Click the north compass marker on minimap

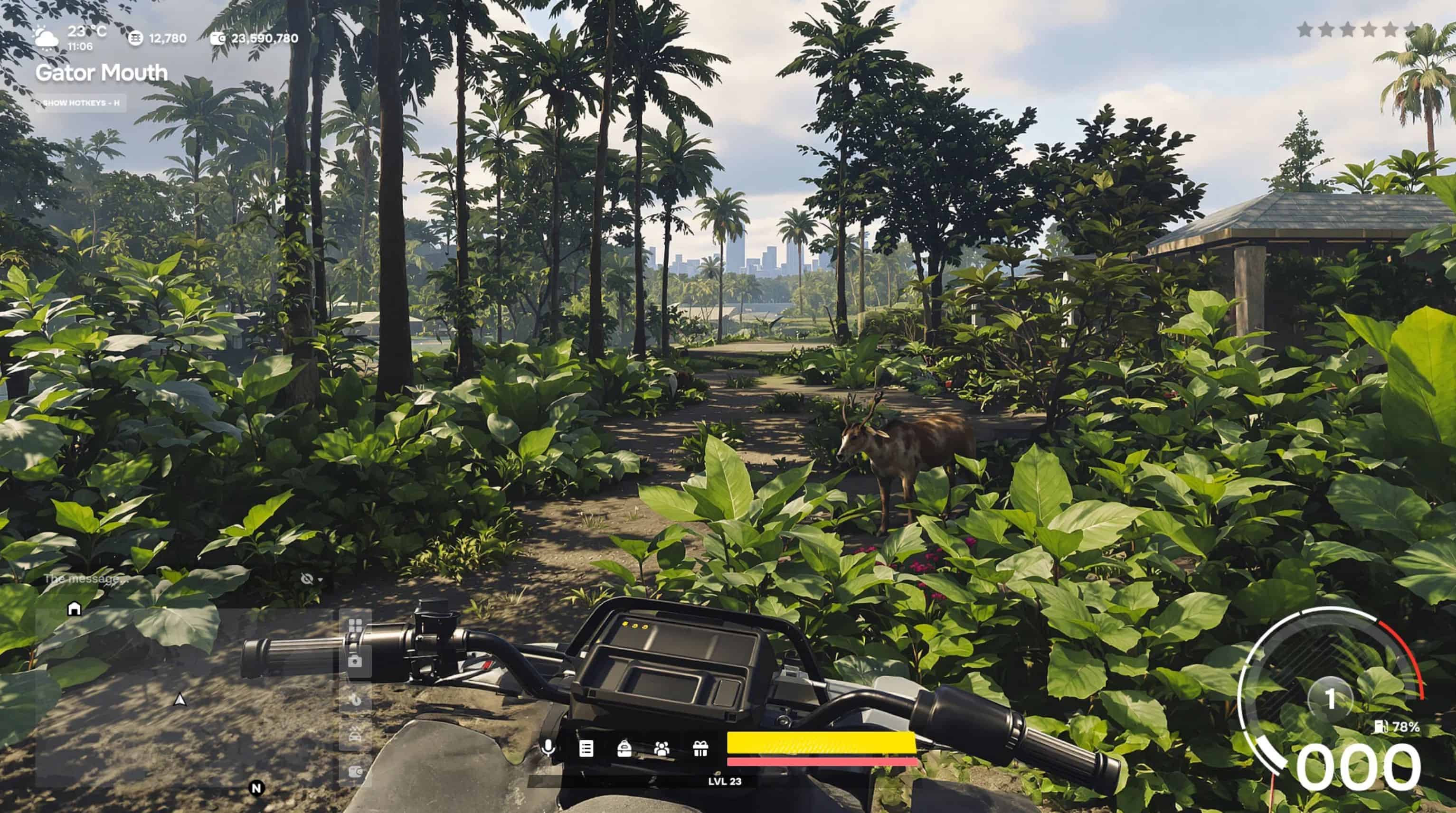(x=256, y=788)
